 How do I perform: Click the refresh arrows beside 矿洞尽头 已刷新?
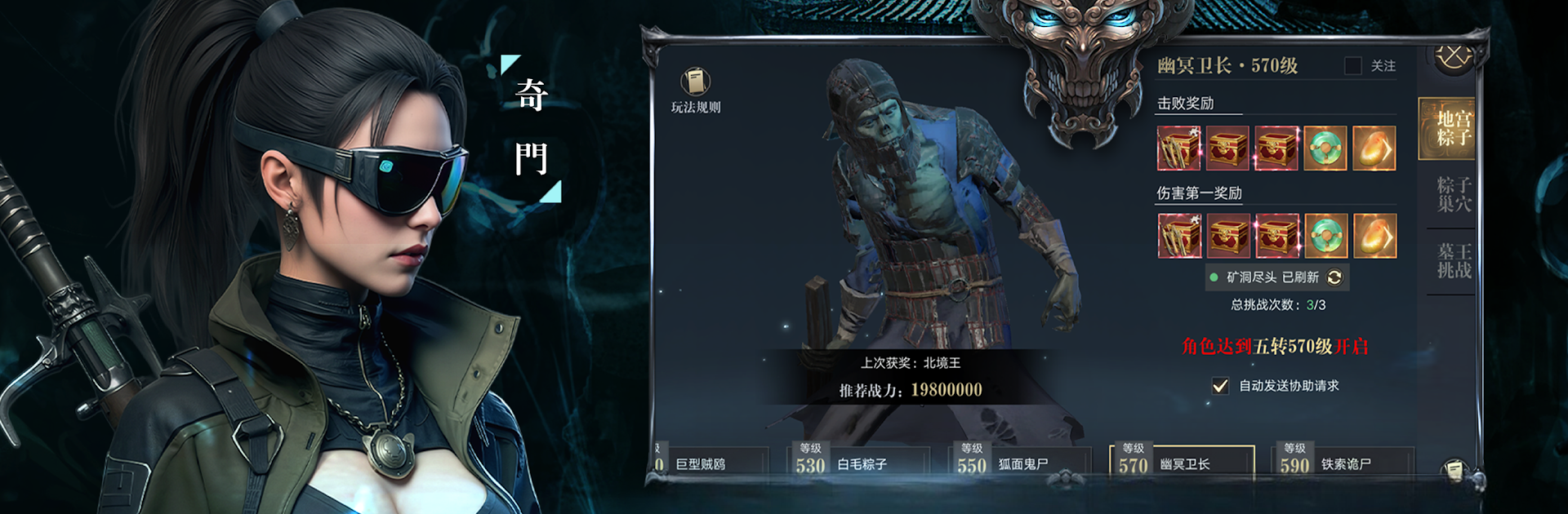[x=1334, y=277]
